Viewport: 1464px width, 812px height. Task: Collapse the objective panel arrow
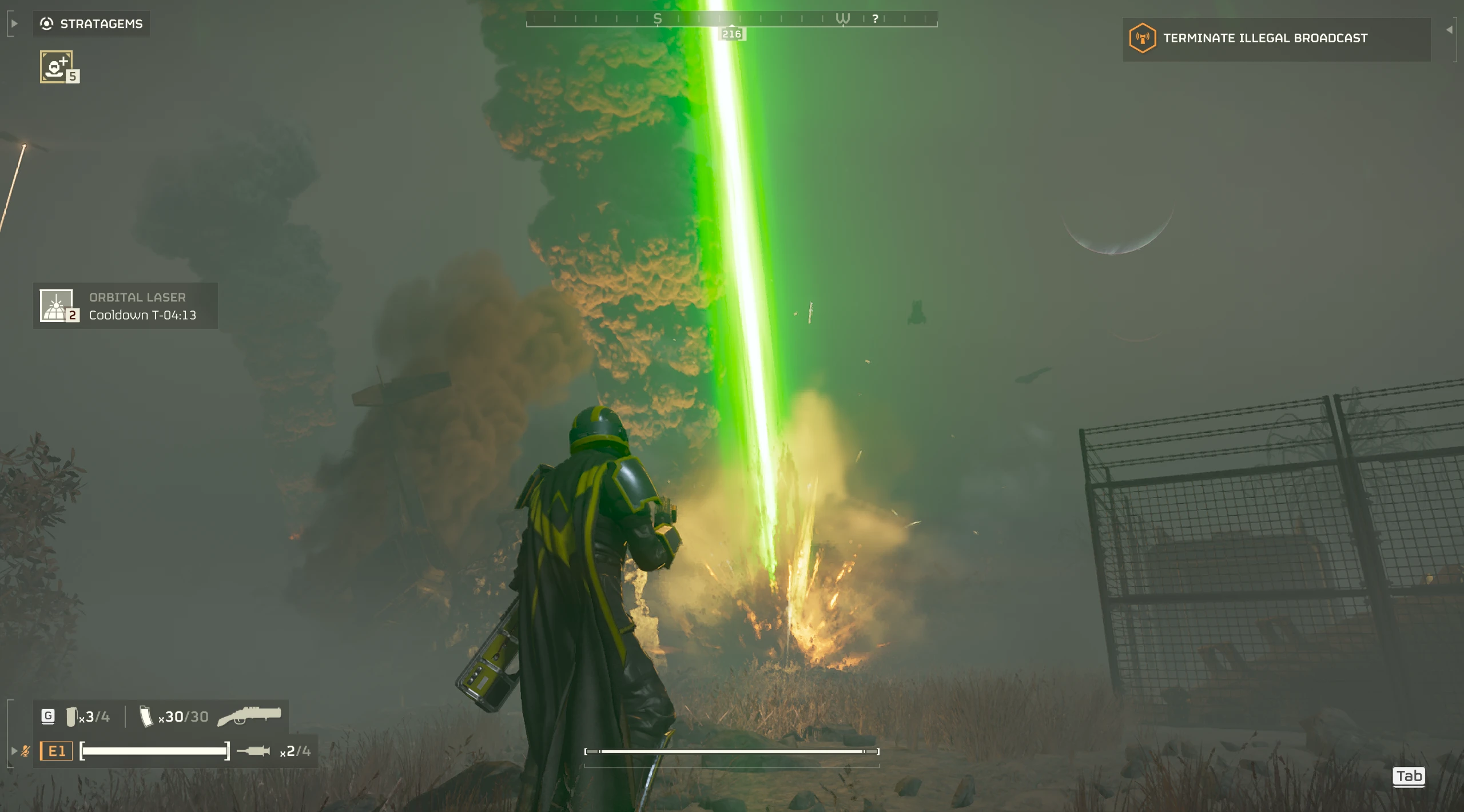1450,30
